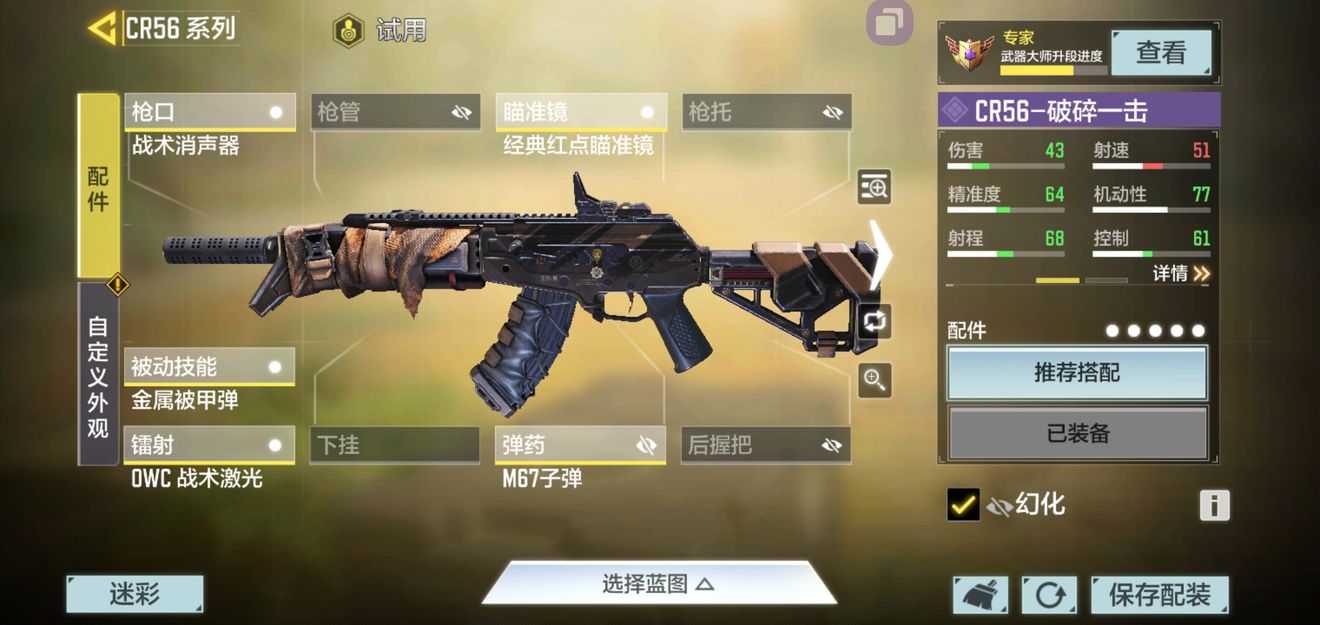View weapon master progress with 查看
The height and width of the screenshot is (625, 1320).
point(1160,52)
